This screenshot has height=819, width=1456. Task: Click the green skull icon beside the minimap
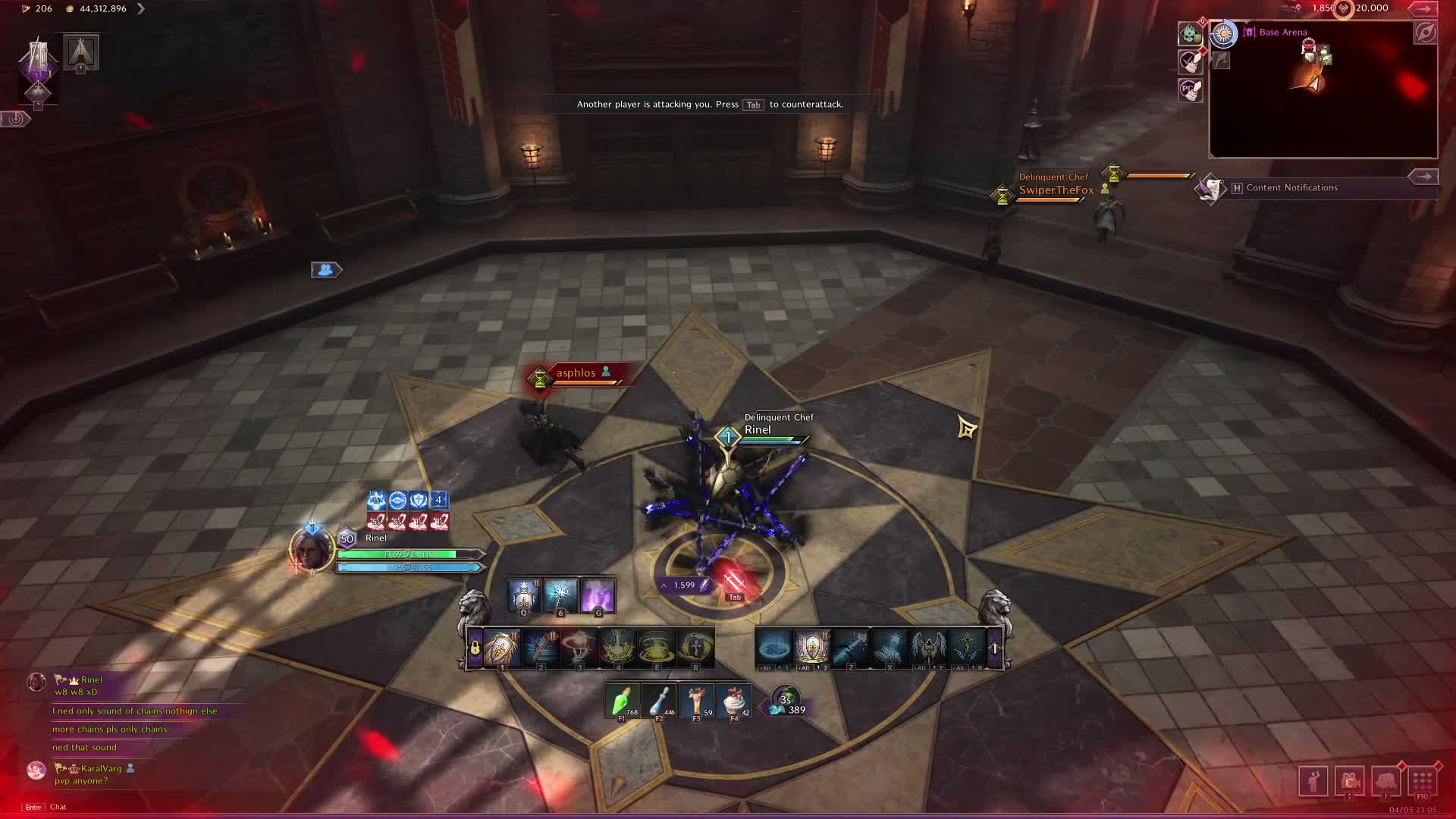(1189, 33)
